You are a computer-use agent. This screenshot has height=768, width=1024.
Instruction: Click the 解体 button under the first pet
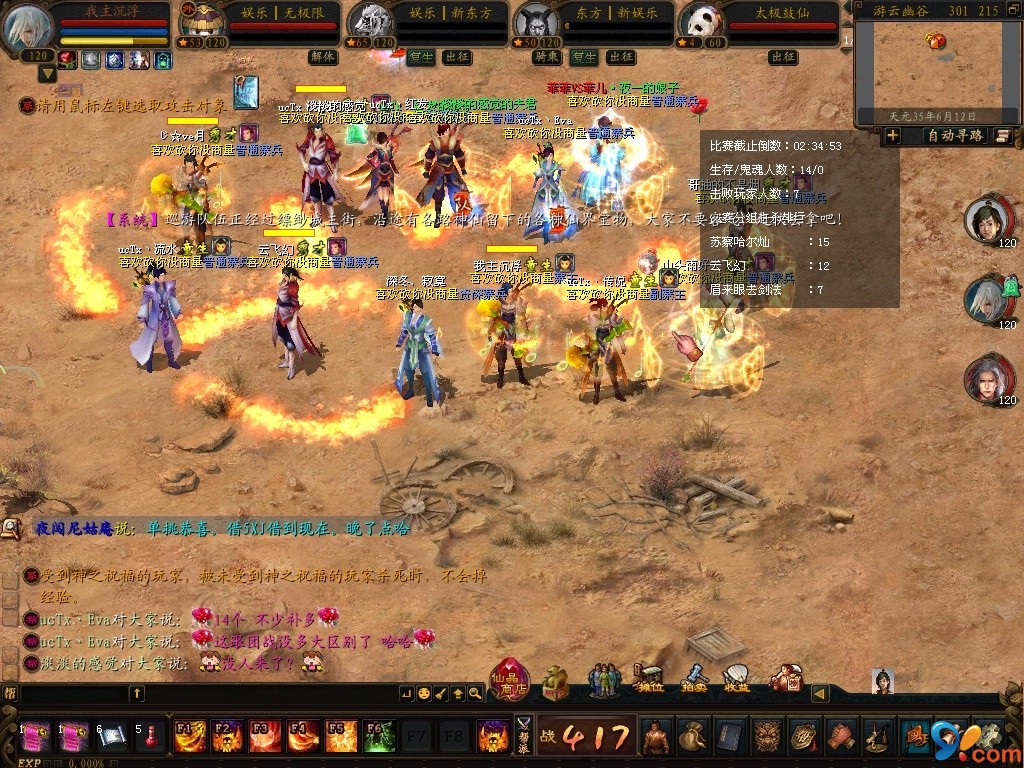[322, 57]
